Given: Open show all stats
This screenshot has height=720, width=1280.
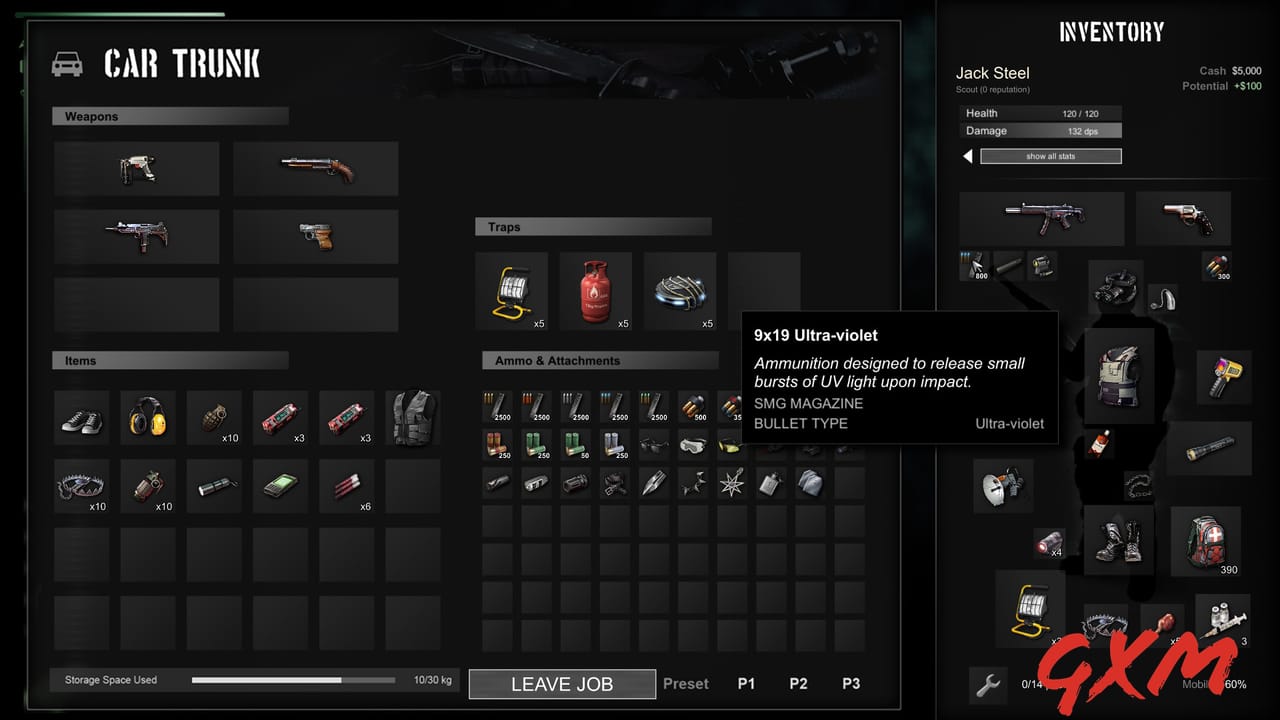Looking at the screenshot, I should click(x=1049, y=156).
